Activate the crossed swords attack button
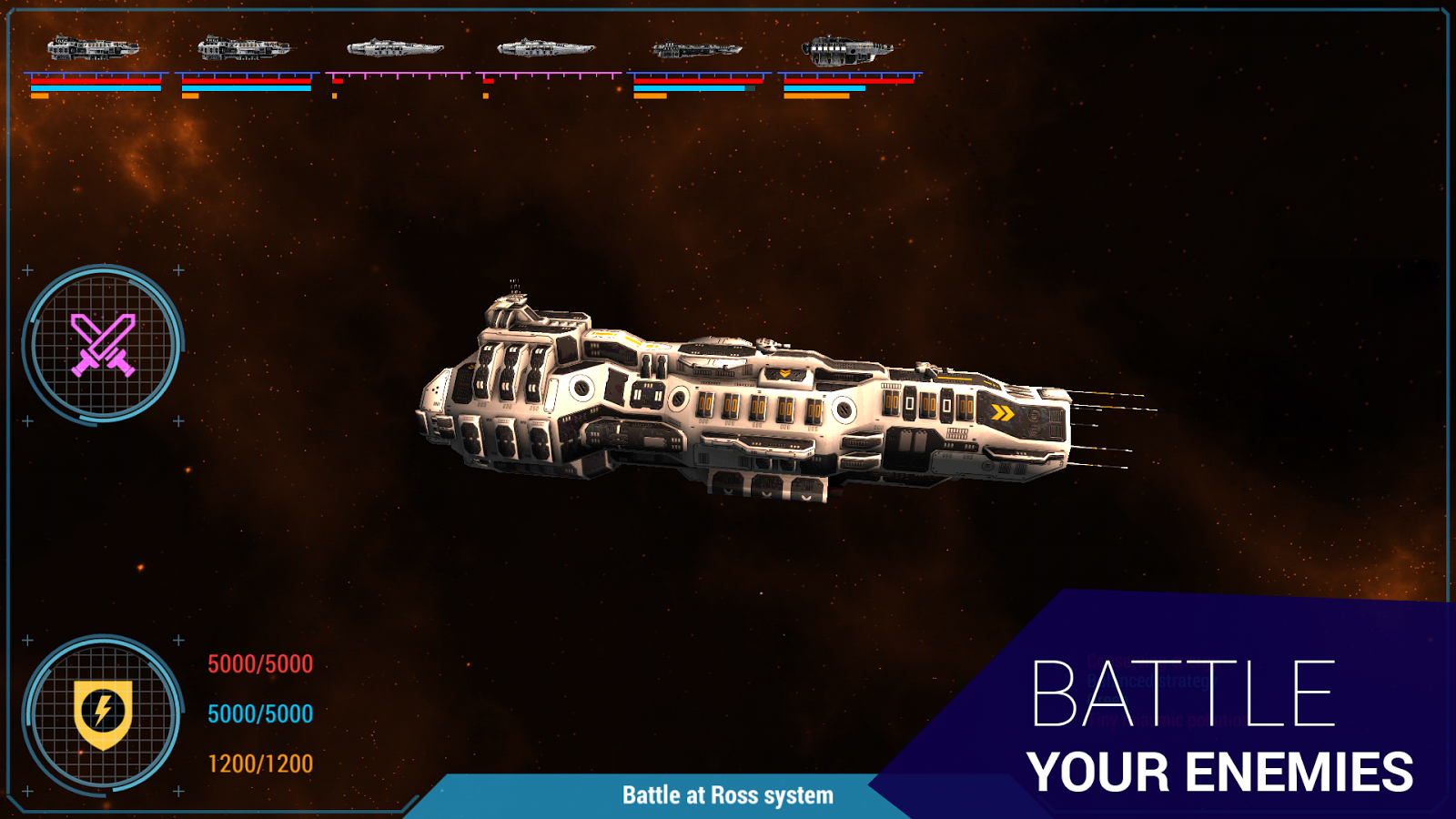Image resolution: width=1456 pixels, height=819 pixels. coord(103,345)
